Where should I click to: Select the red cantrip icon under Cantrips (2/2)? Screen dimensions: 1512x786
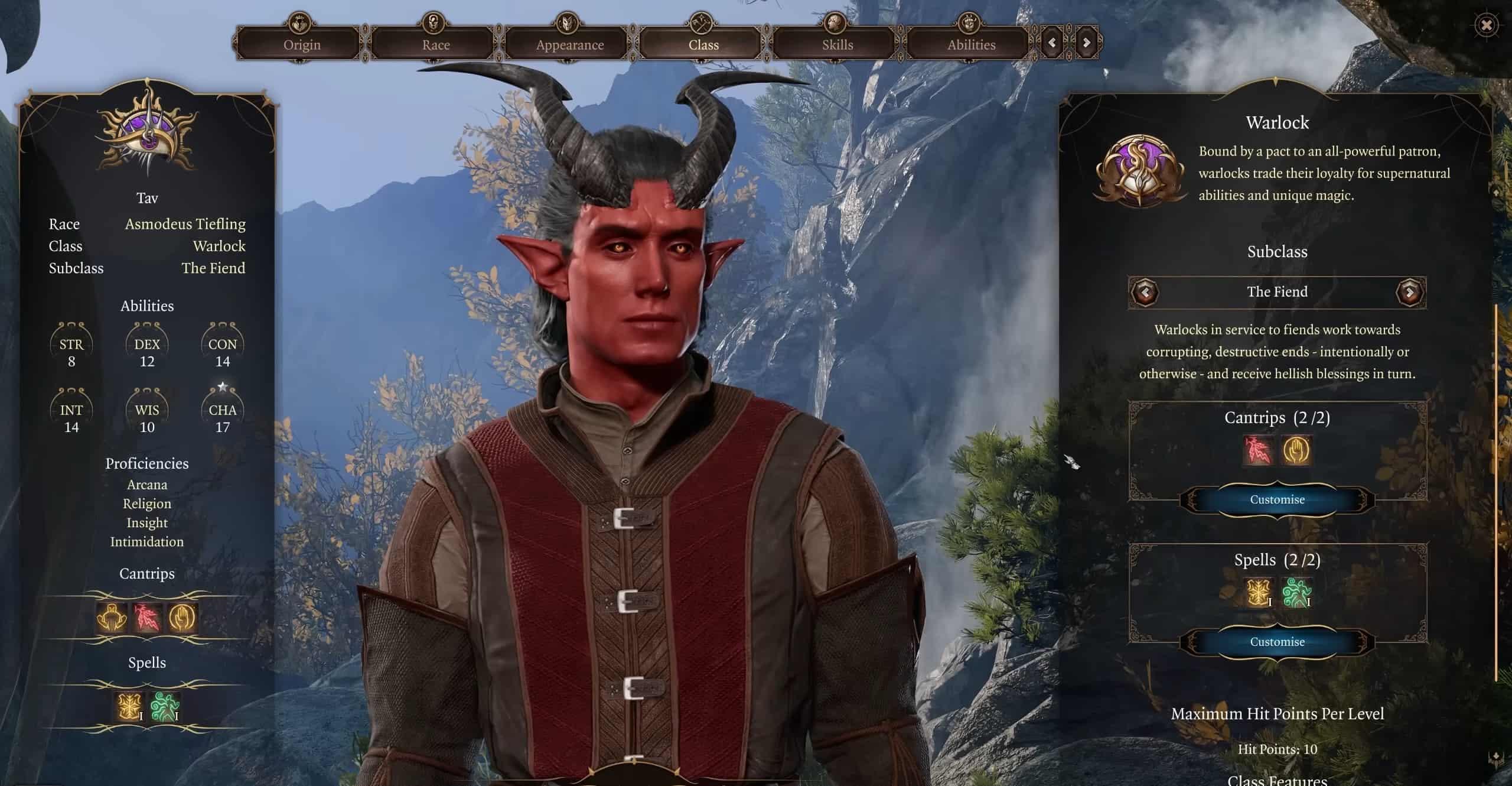coord(1257,450)
